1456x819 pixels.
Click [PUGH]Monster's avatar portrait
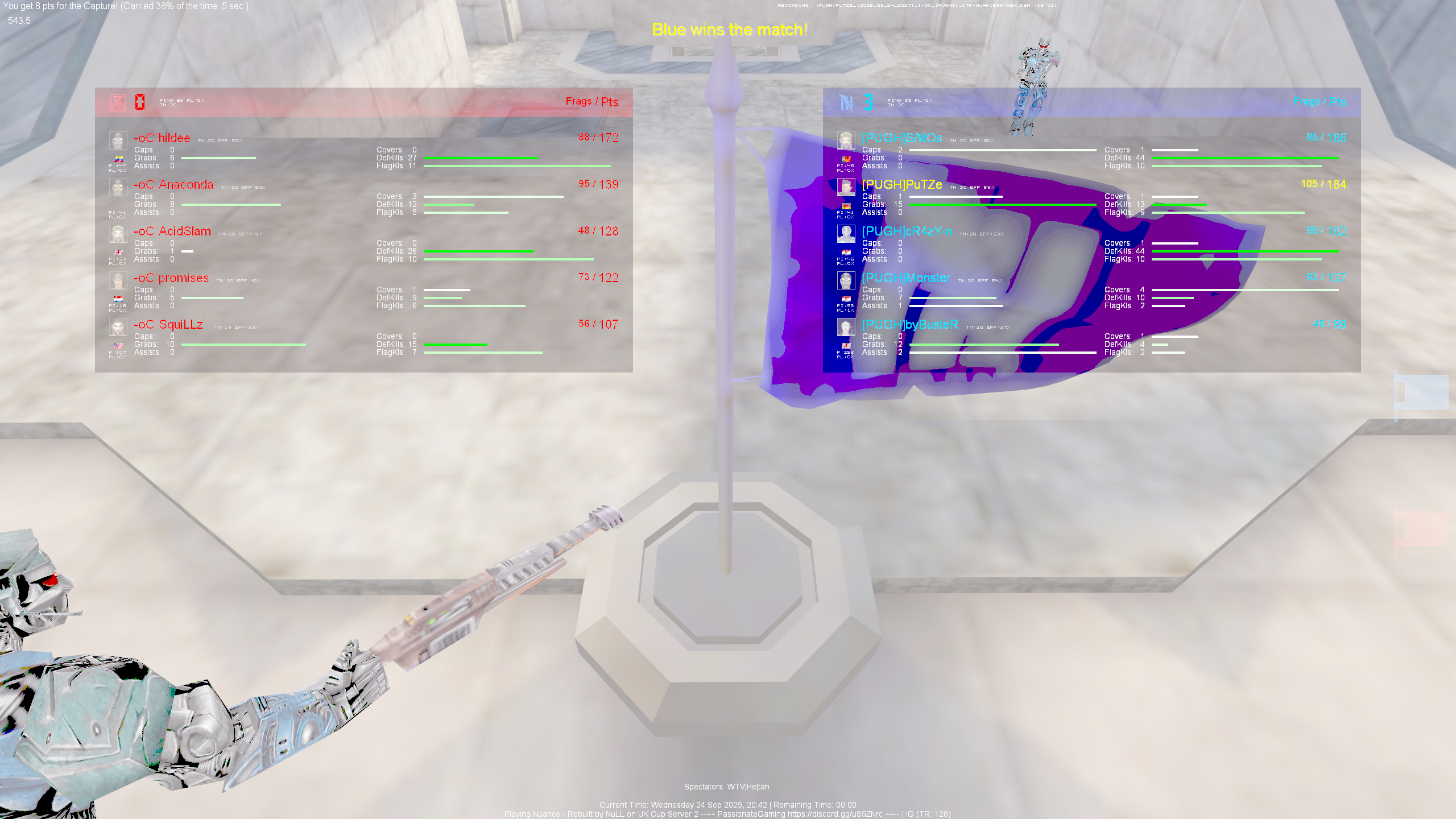tap(846, 280)
